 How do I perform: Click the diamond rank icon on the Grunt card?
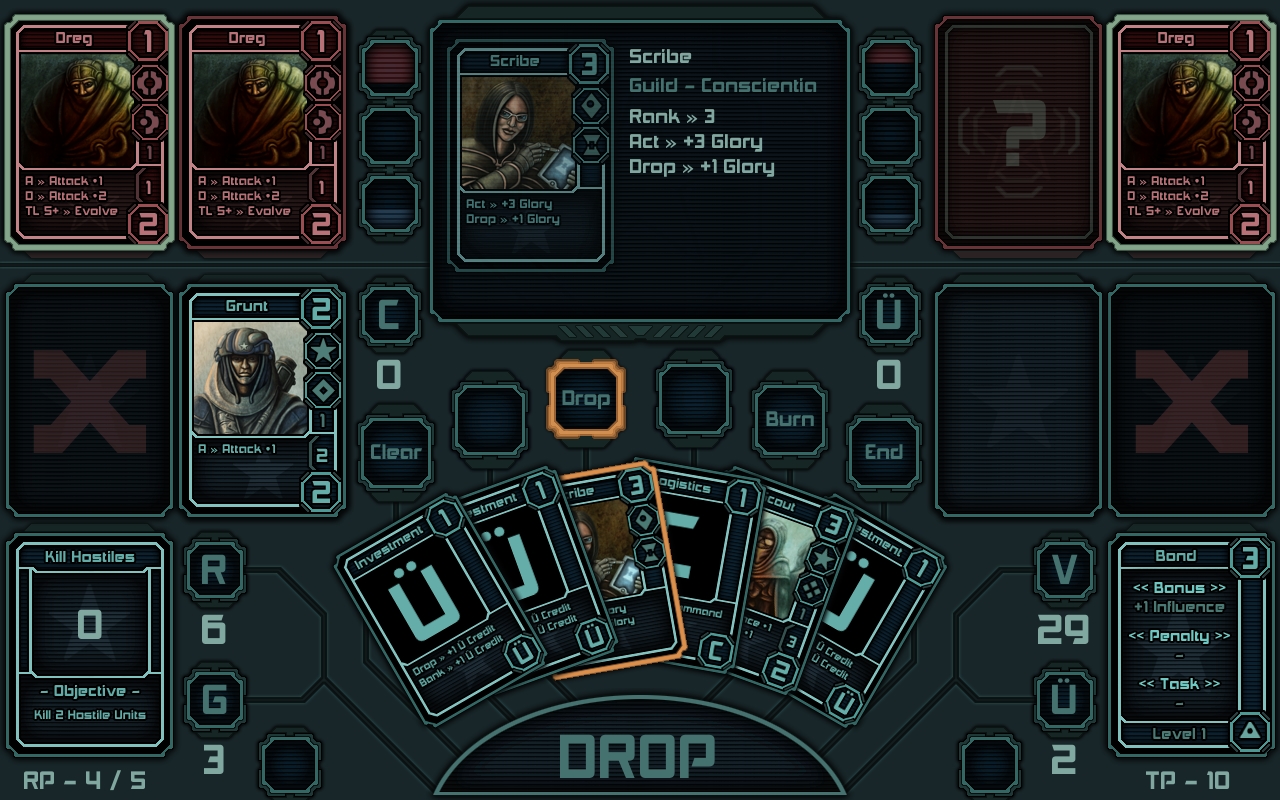click(323, 390)
